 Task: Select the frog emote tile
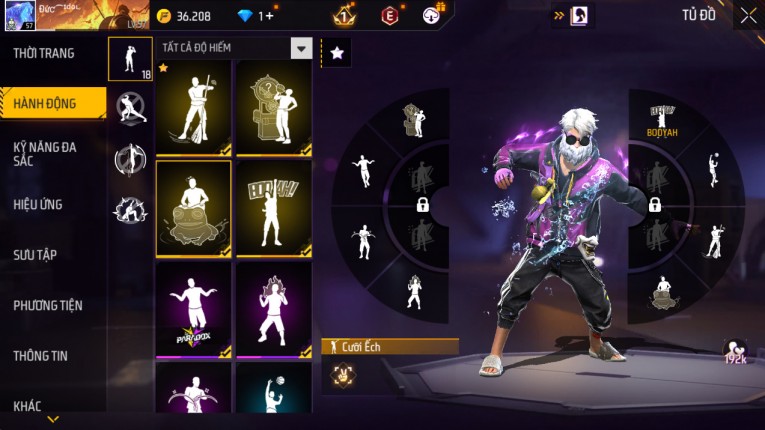click(x=193, y=208)
